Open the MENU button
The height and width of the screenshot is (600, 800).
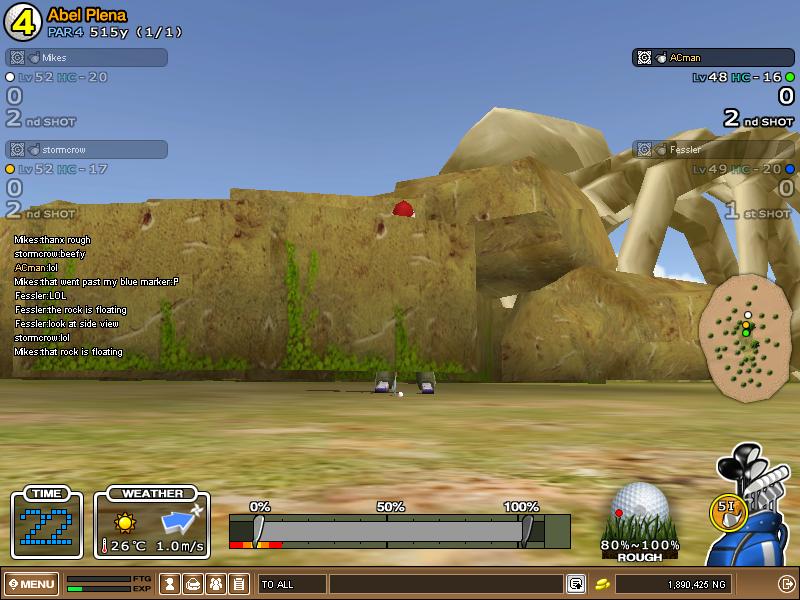click(31, 584)
